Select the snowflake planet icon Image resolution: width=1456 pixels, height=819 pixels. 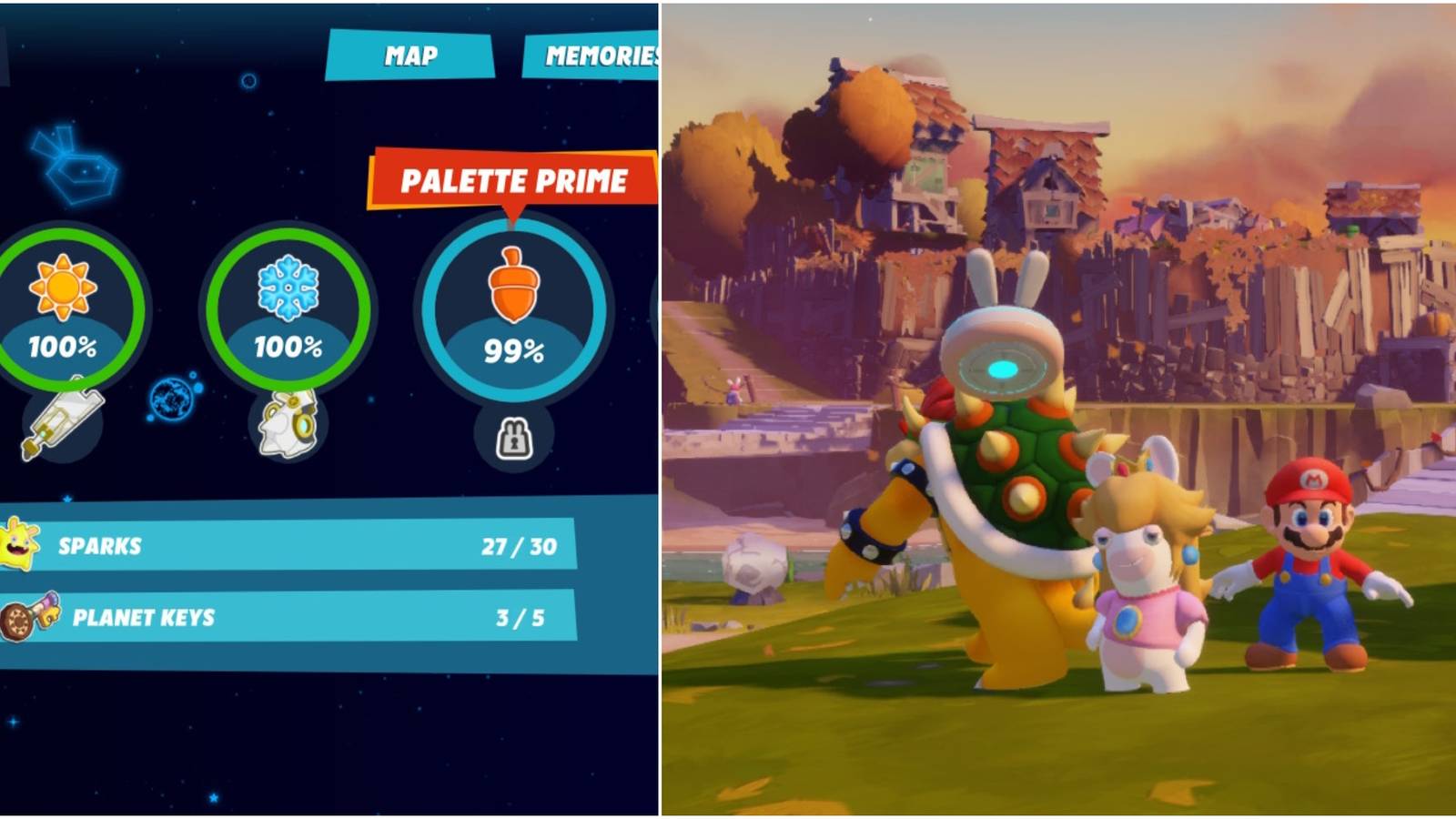pos(288,287)
